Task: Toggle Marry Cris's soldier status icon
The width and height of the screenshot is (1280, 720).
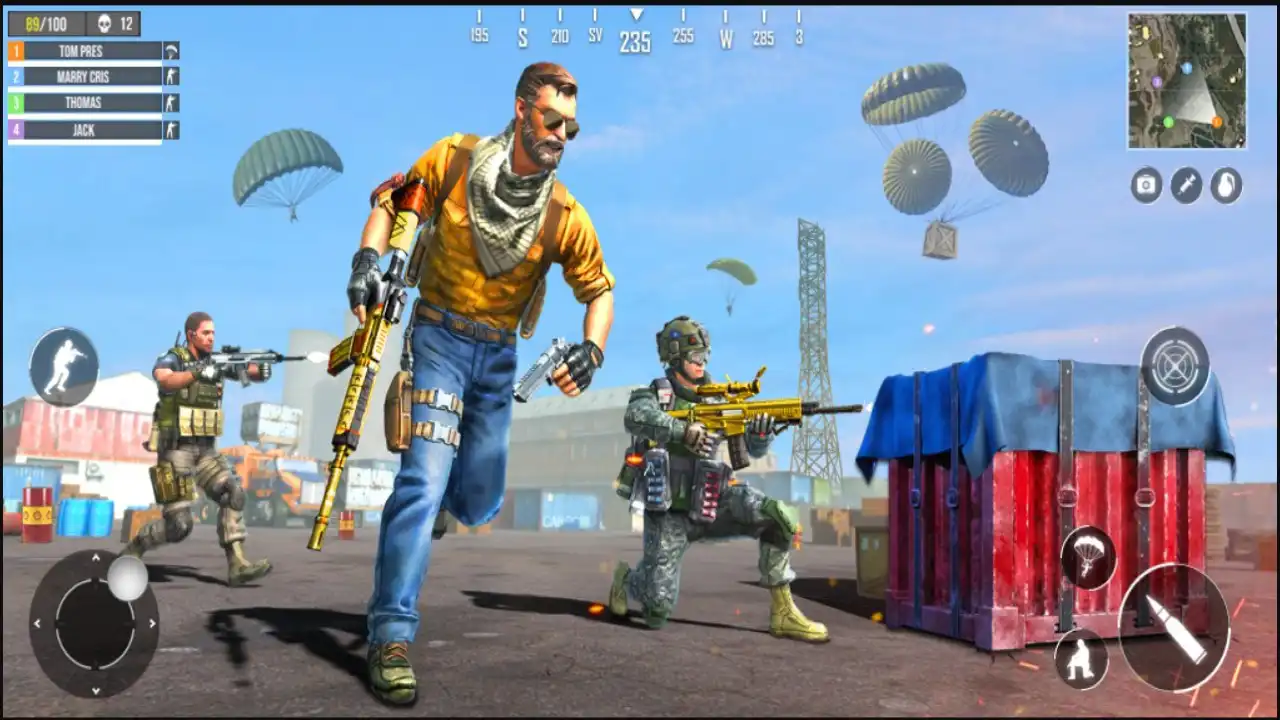Action: tap(172, 76)
